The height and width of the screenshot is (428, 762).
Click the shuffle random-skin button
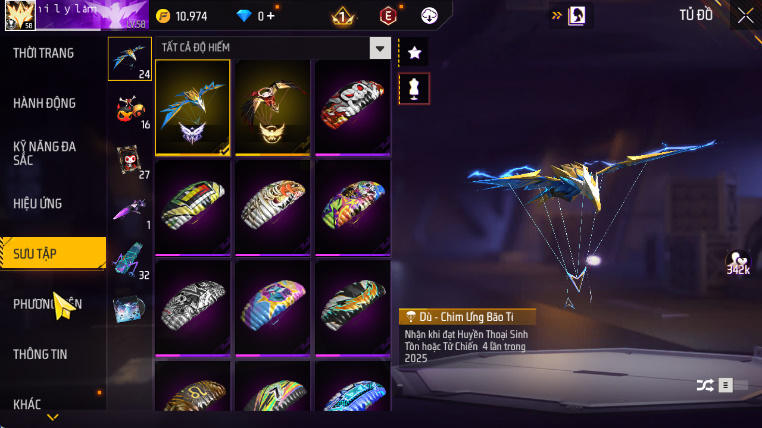(x=705, y=384)
